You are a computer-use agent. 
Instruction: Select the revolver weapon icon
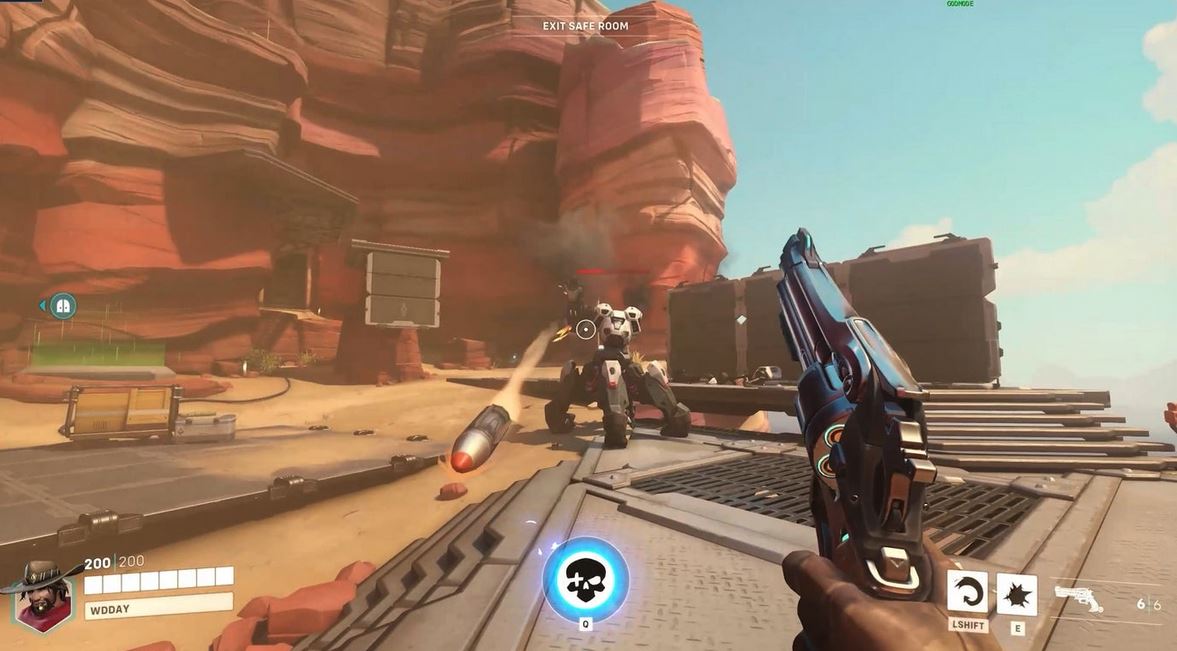[1079, 598]
